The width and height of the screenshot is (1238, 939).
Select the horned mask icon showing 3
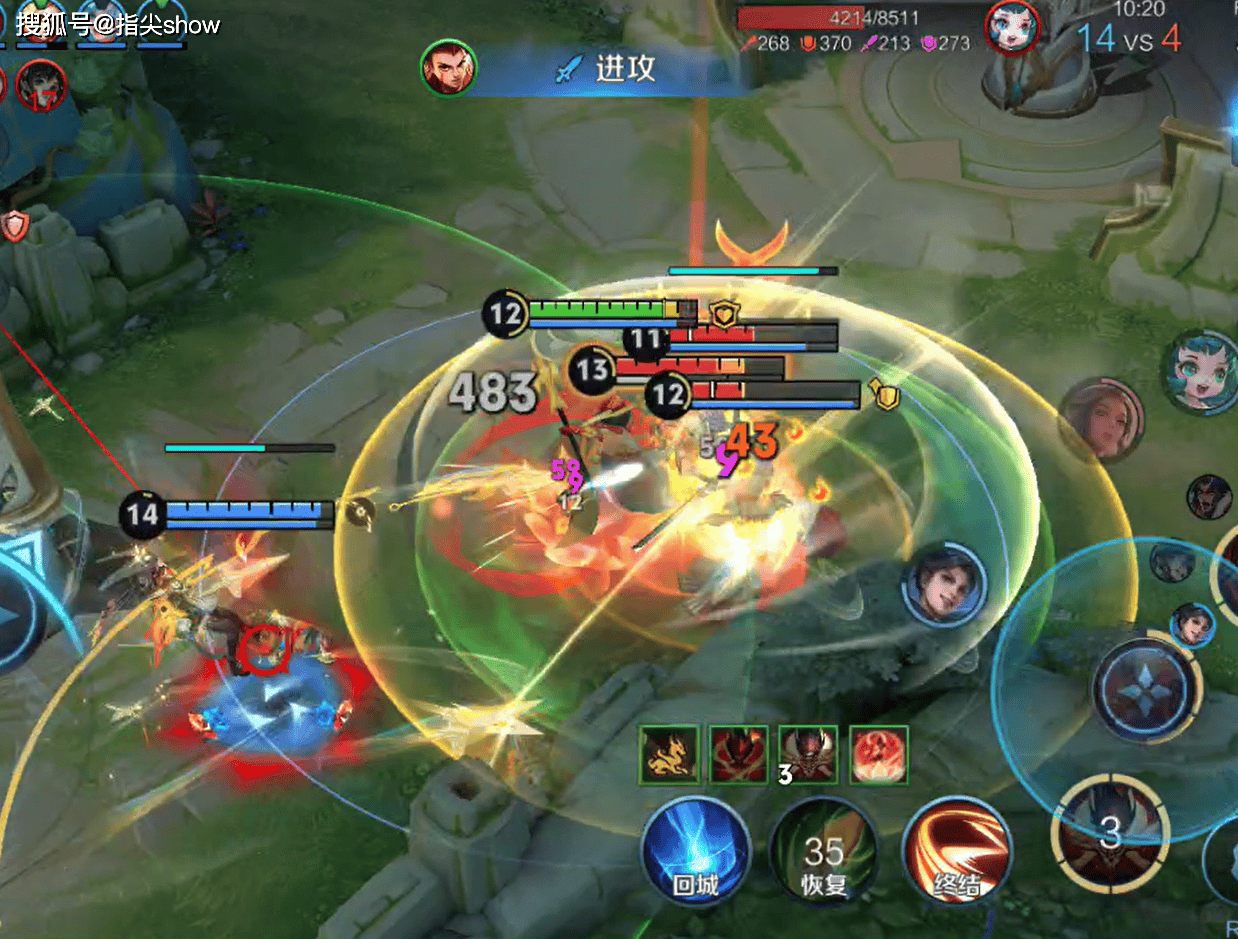pos(808,755)
